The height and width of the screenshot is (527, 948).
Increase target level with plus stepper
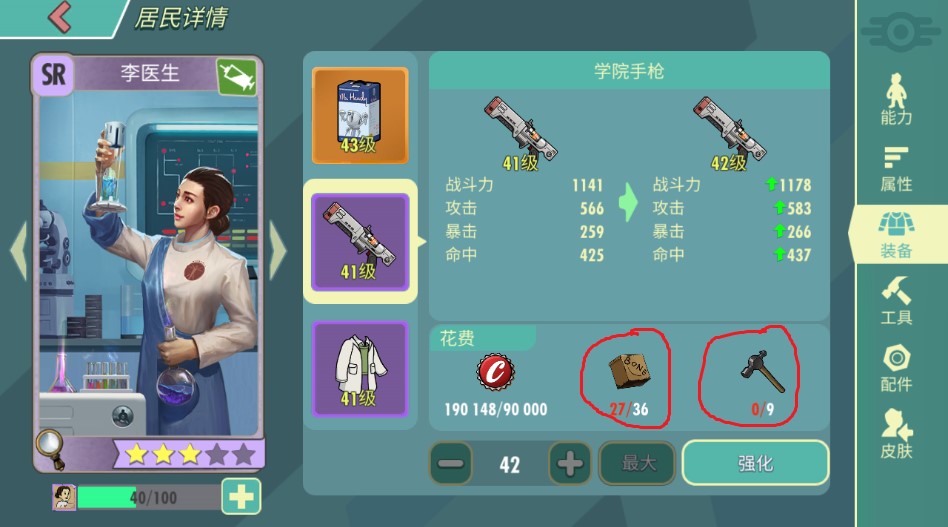570,464
